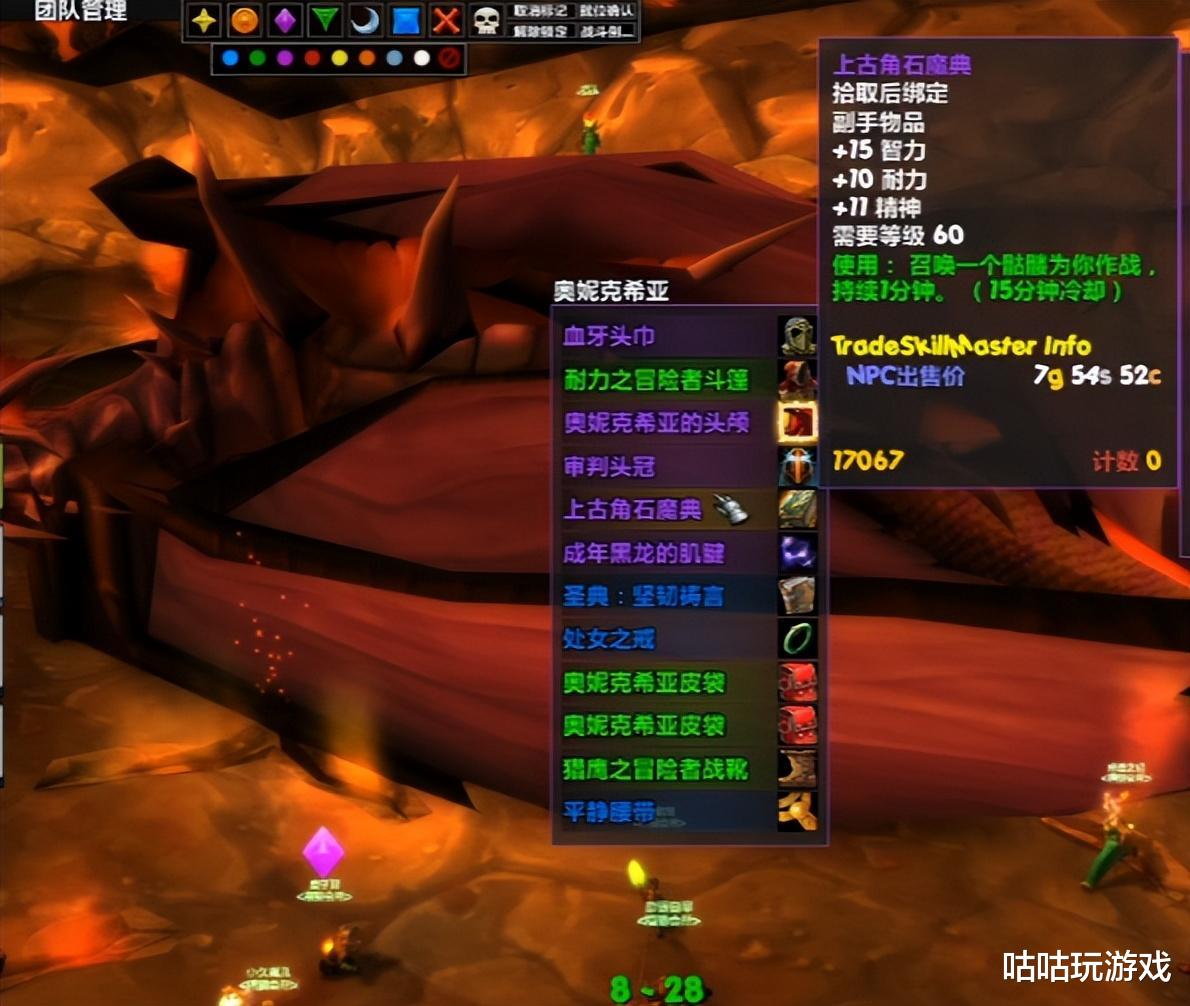Choose 成年黑龙的肌腱 from the loot list
The width and height of the screenshot is (1190, 1006).
click(x=665, y=553)
